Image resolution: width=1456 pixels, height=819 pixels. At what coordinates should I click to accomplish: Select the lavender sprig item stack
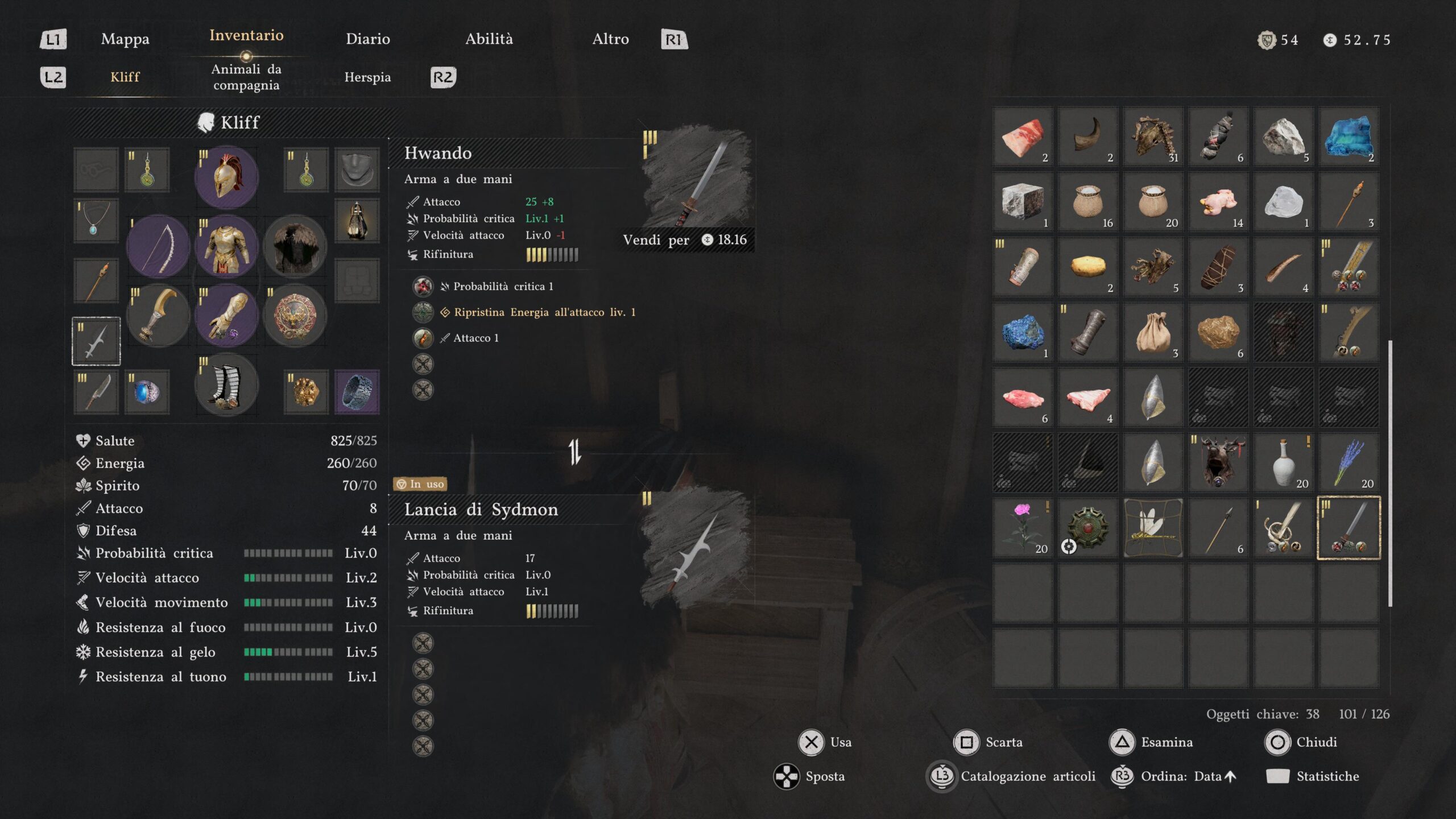(1349, 462)
